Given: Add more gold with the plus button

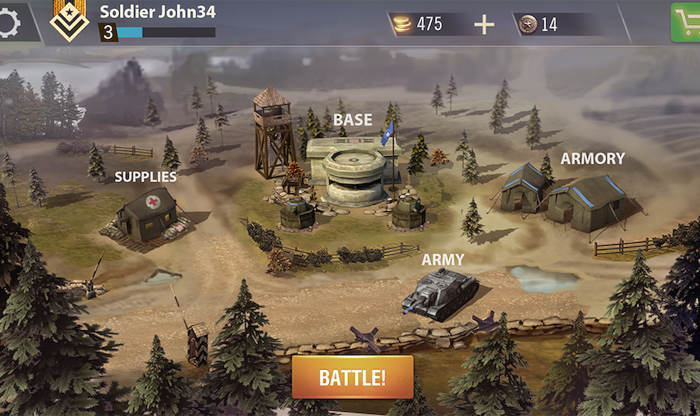Looking at the screenshot, I should coord(484,24).
